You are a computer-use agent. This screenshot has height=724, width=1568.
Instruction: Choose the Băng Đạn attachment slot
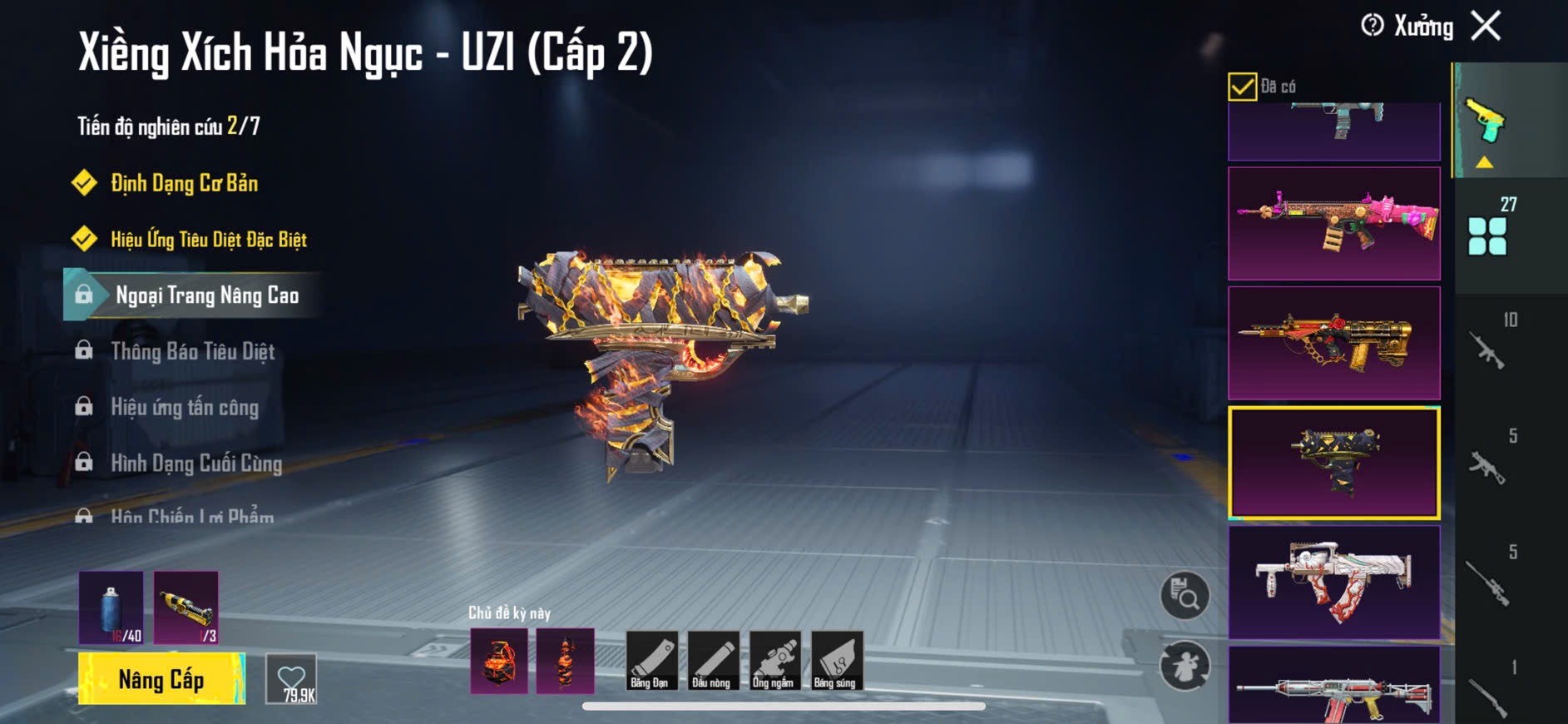point(650,661)
